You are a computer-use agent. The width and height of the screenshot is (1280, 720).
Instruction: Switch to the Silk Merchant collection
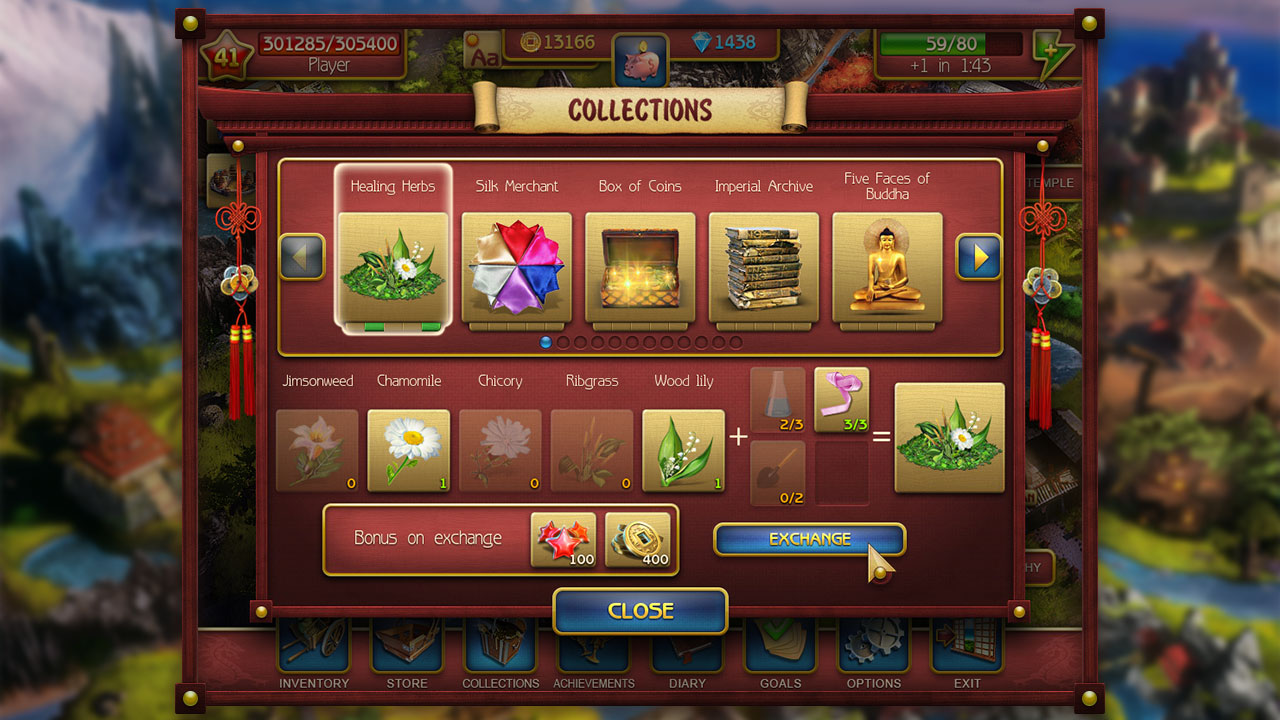[x=516, y=265]
